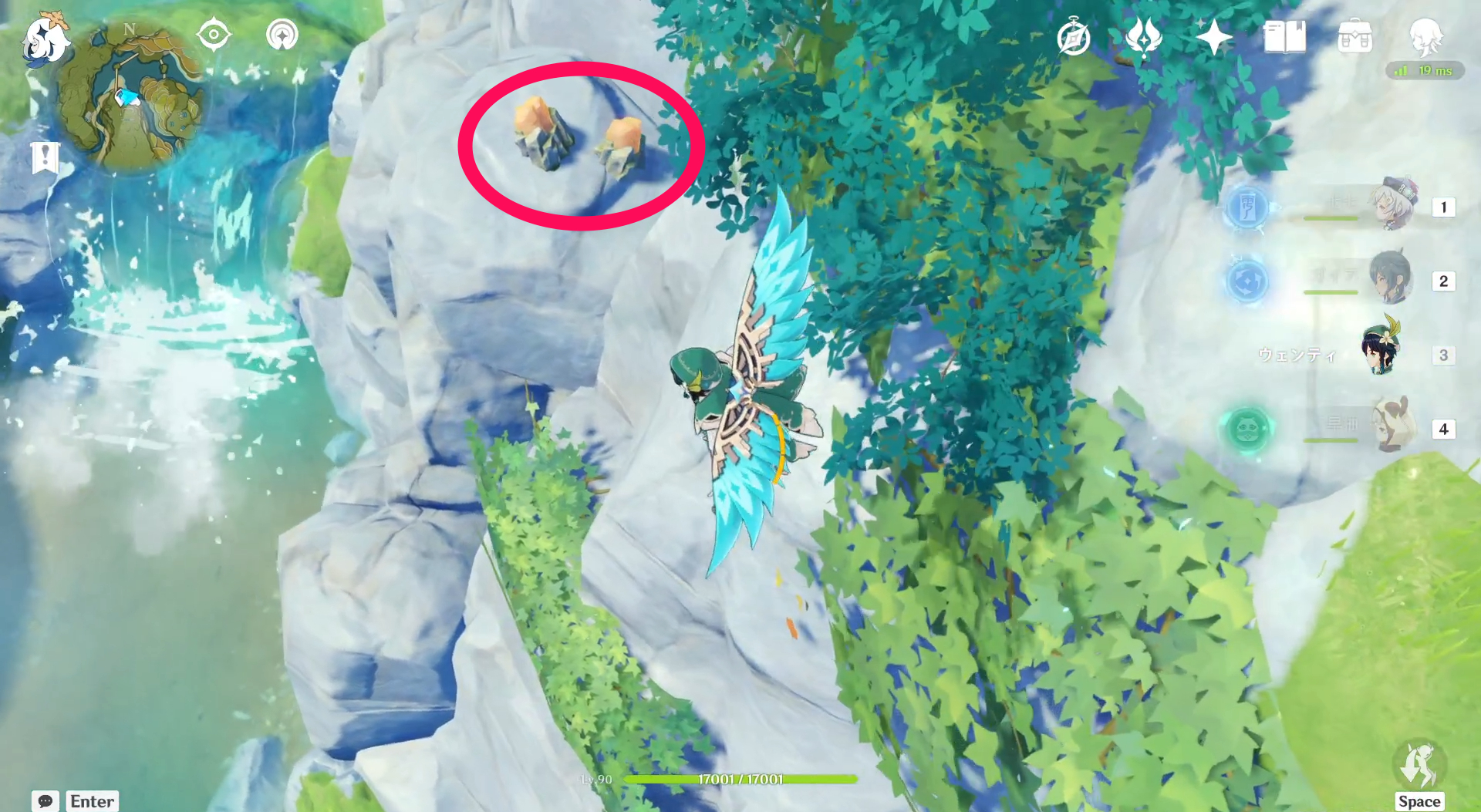Switch to party member slot 2

click(x=1391, y=279)
